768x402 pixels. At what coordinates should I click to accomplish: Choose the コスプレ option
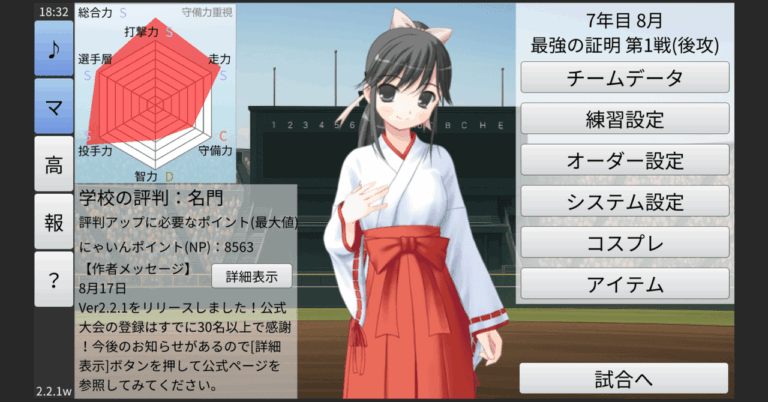625,242
